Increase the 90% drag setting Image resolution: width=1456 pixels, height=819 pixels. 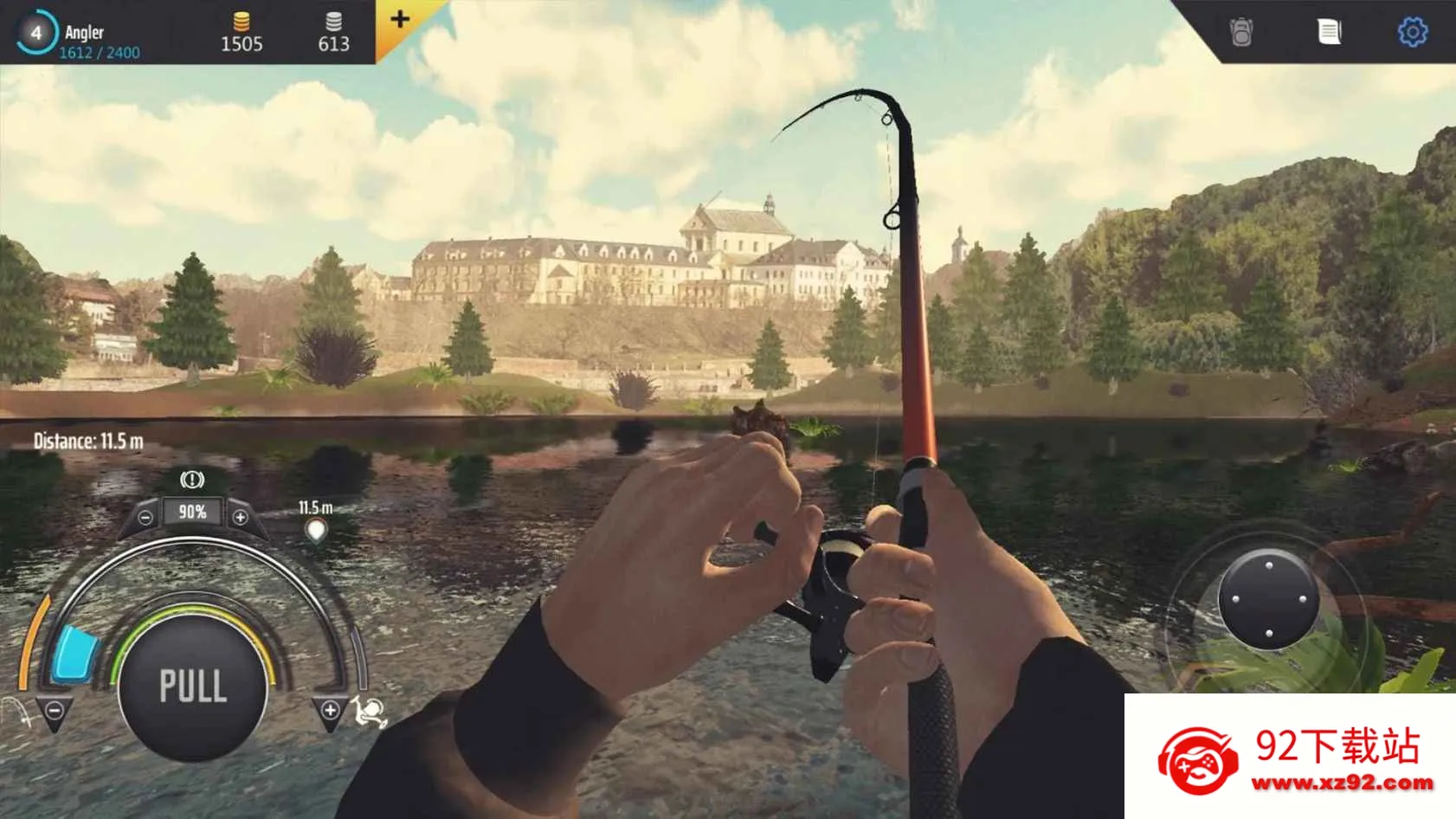point(240,518)
